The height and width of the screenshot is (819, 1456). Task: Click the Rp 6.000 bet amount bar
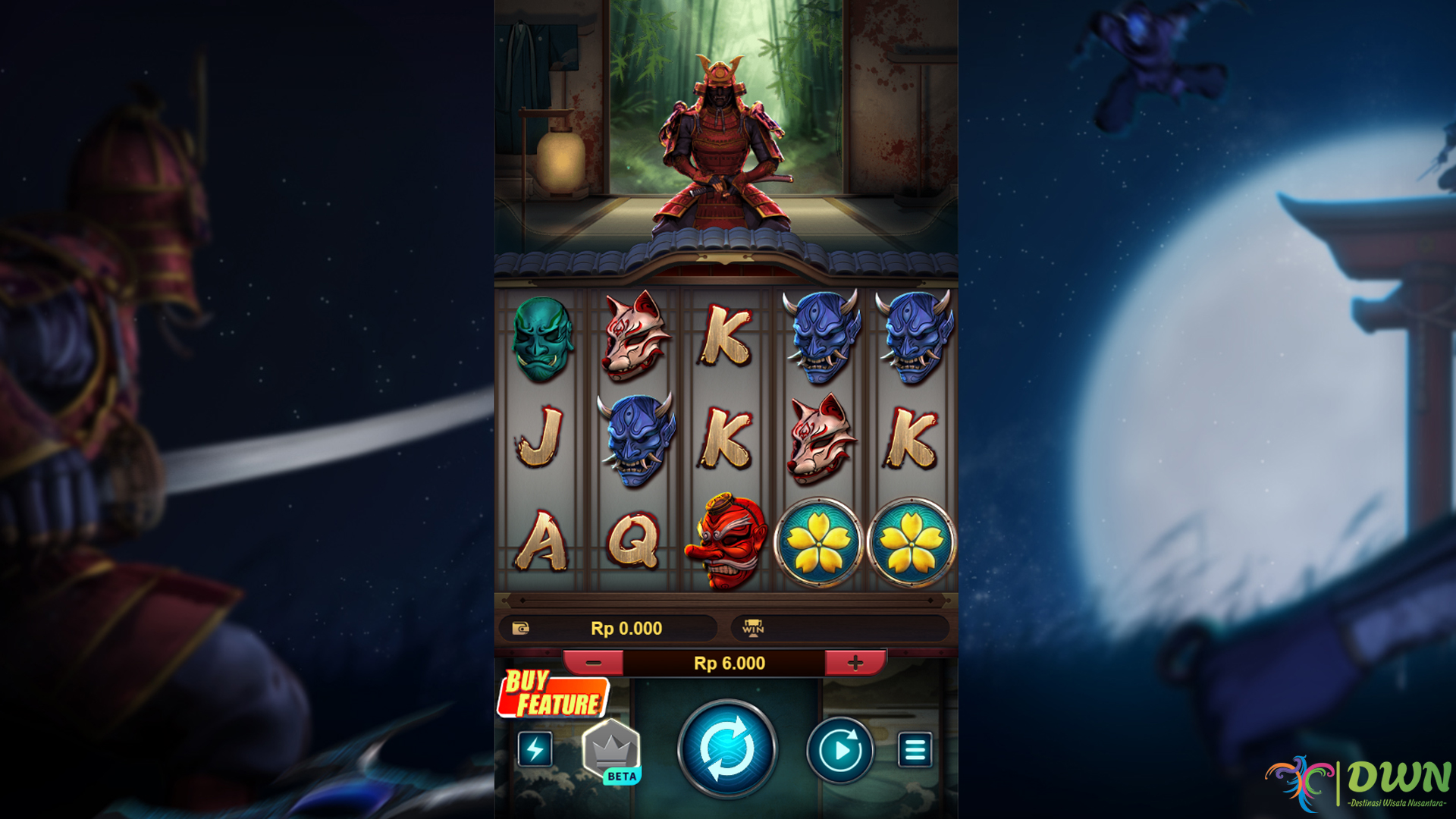pyautogui.click(x=728, y=662)
